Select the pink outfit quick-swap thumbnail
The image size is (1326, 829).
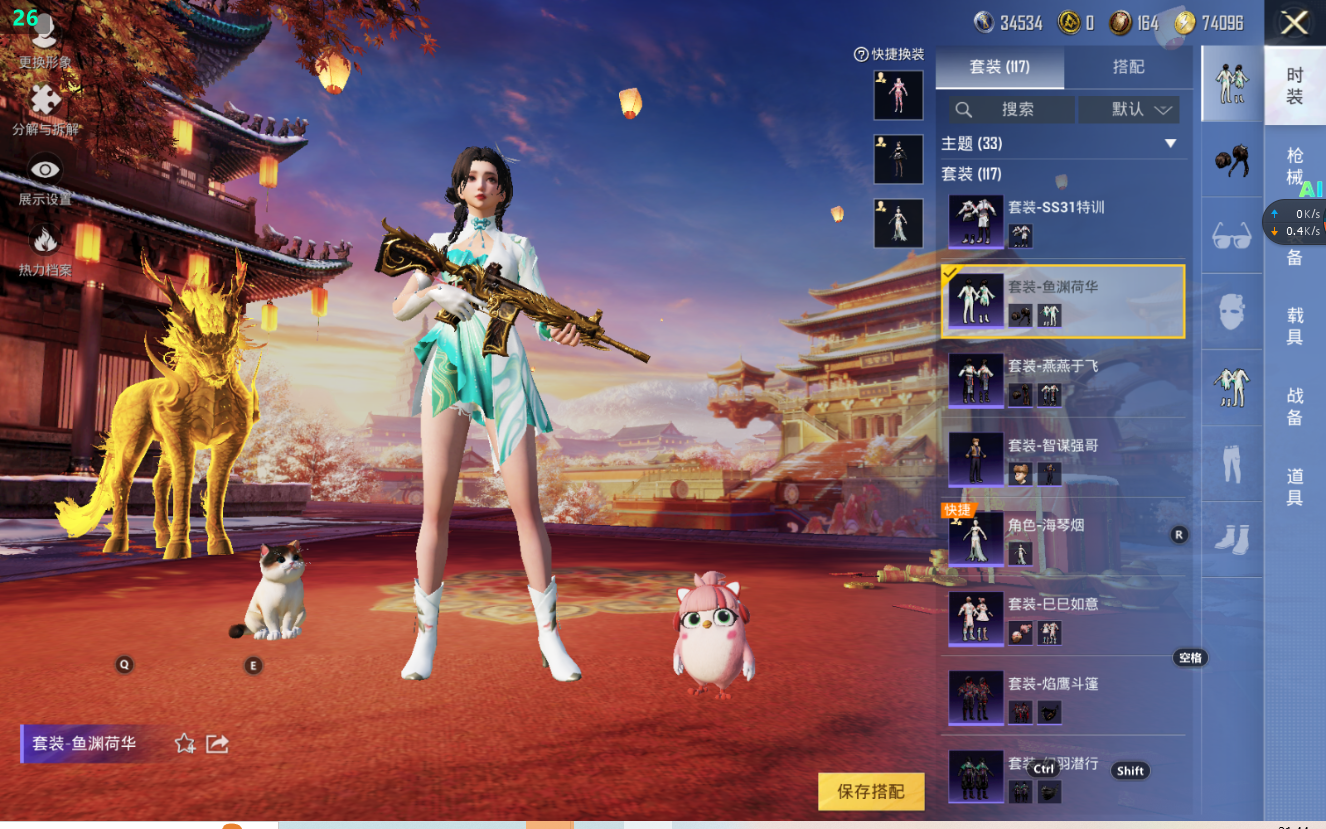(x=898, y=96)
